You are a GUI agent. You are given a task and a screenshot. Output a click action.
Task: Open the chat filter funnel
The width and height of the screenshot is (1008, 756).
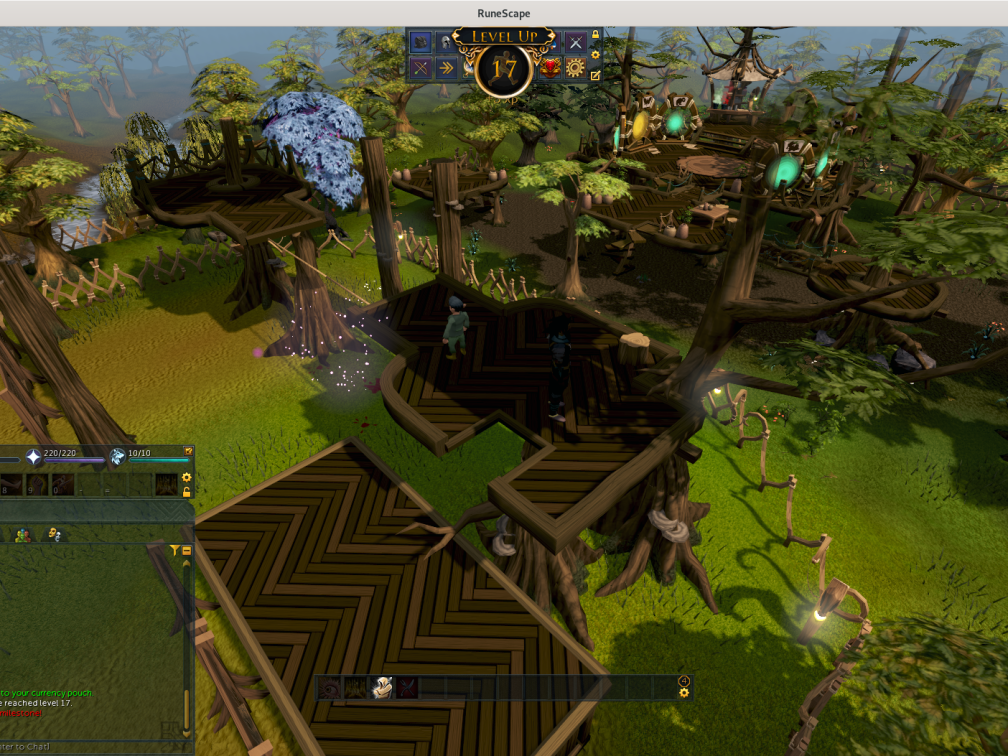pos(175,550)
